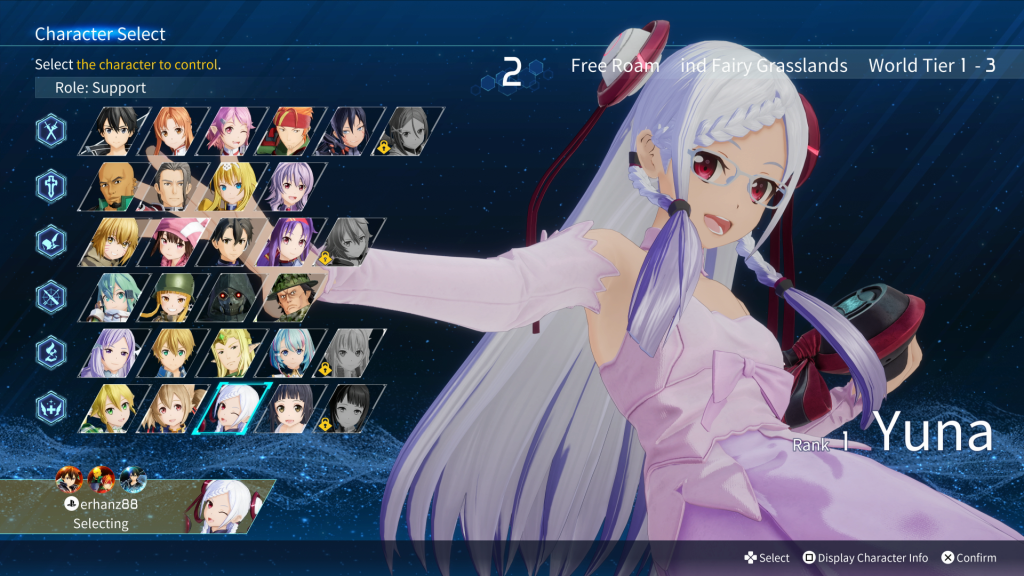Select Klein with the red bandana

point(290,131)
